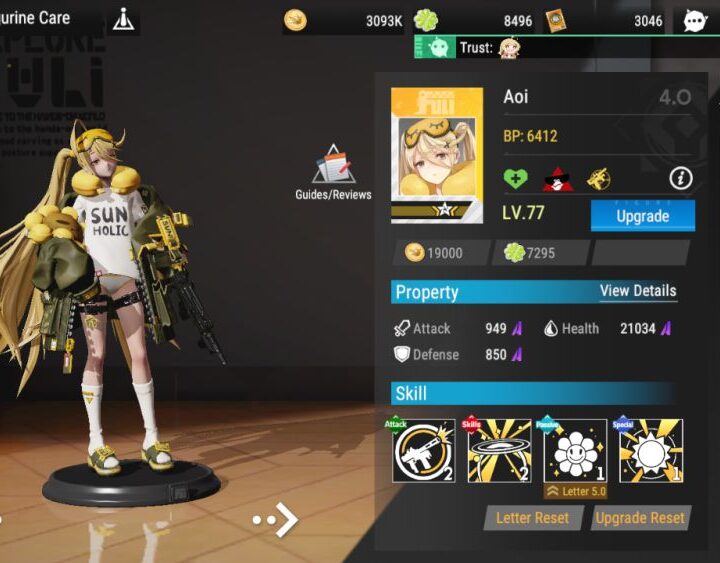720x563 pixels.
Task: Click the triangle figure icon near title
Action: 123,19
